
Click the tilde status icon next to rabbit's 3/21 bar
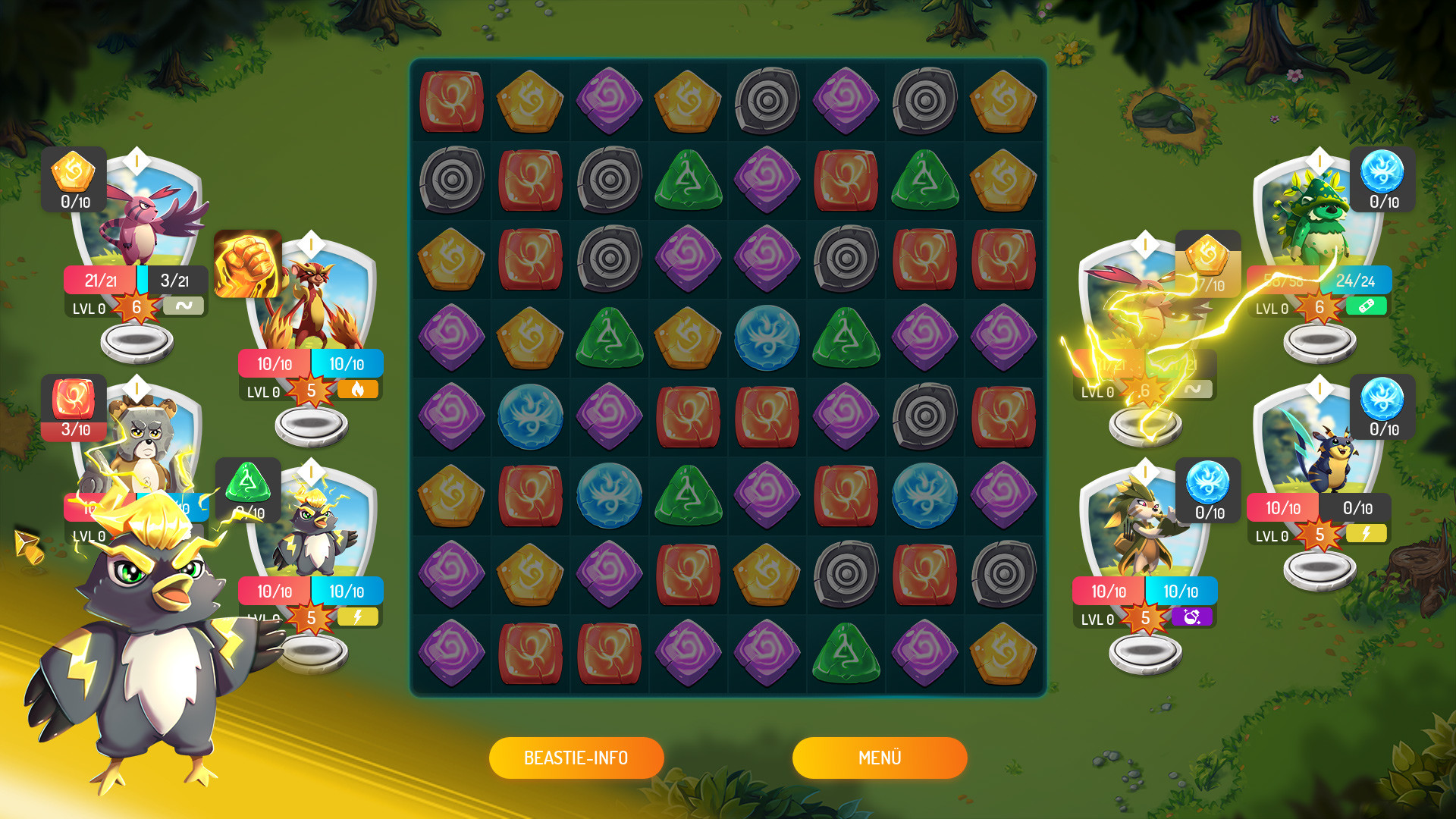(184, 307)
